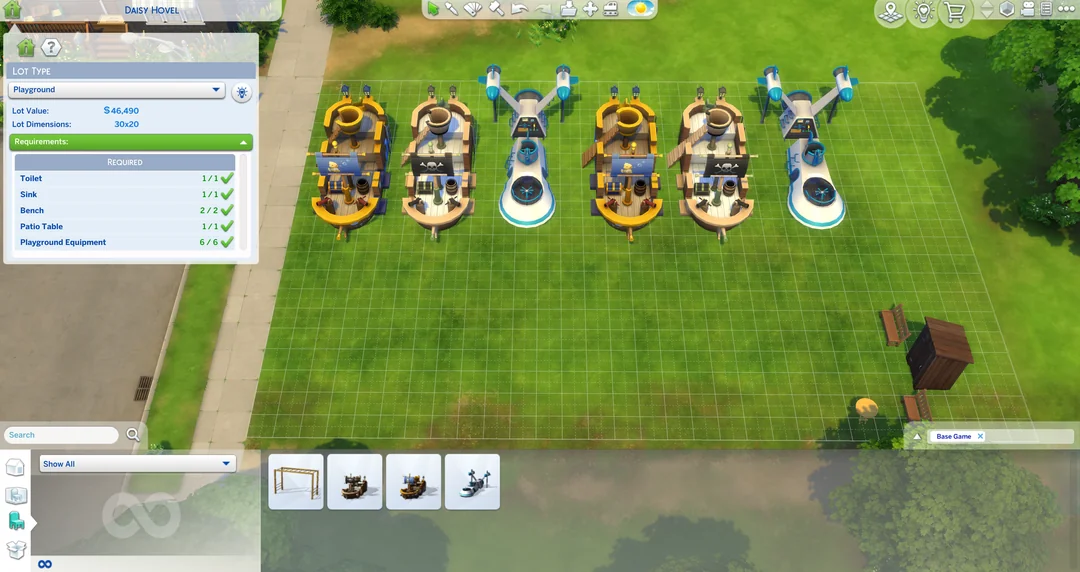Screen dimensions: 1080x572
Task: Switch to the objects-by-function chair tab
Action: [16, 521]
